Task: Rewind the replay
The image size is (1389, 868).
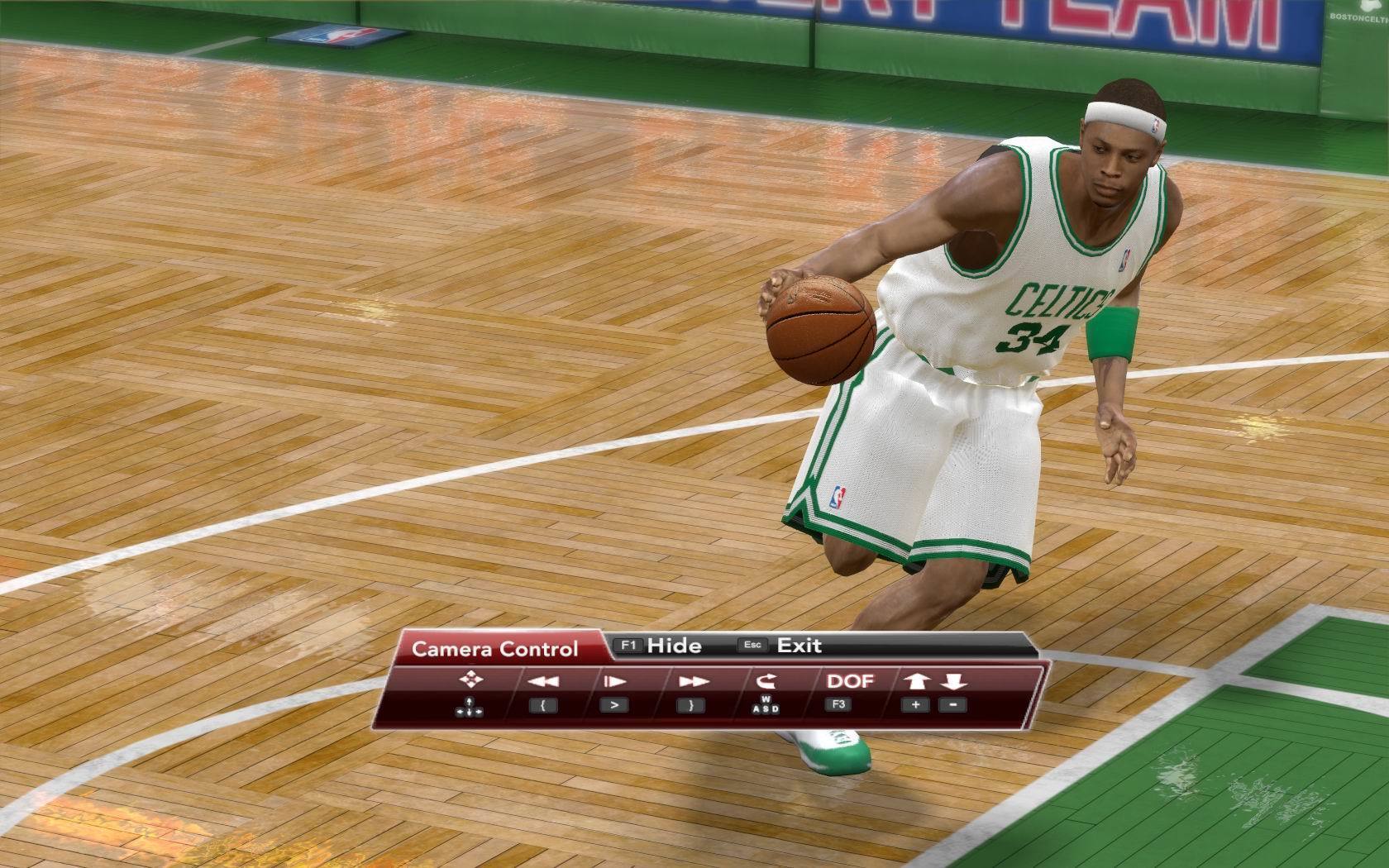Action: (542, 682)
